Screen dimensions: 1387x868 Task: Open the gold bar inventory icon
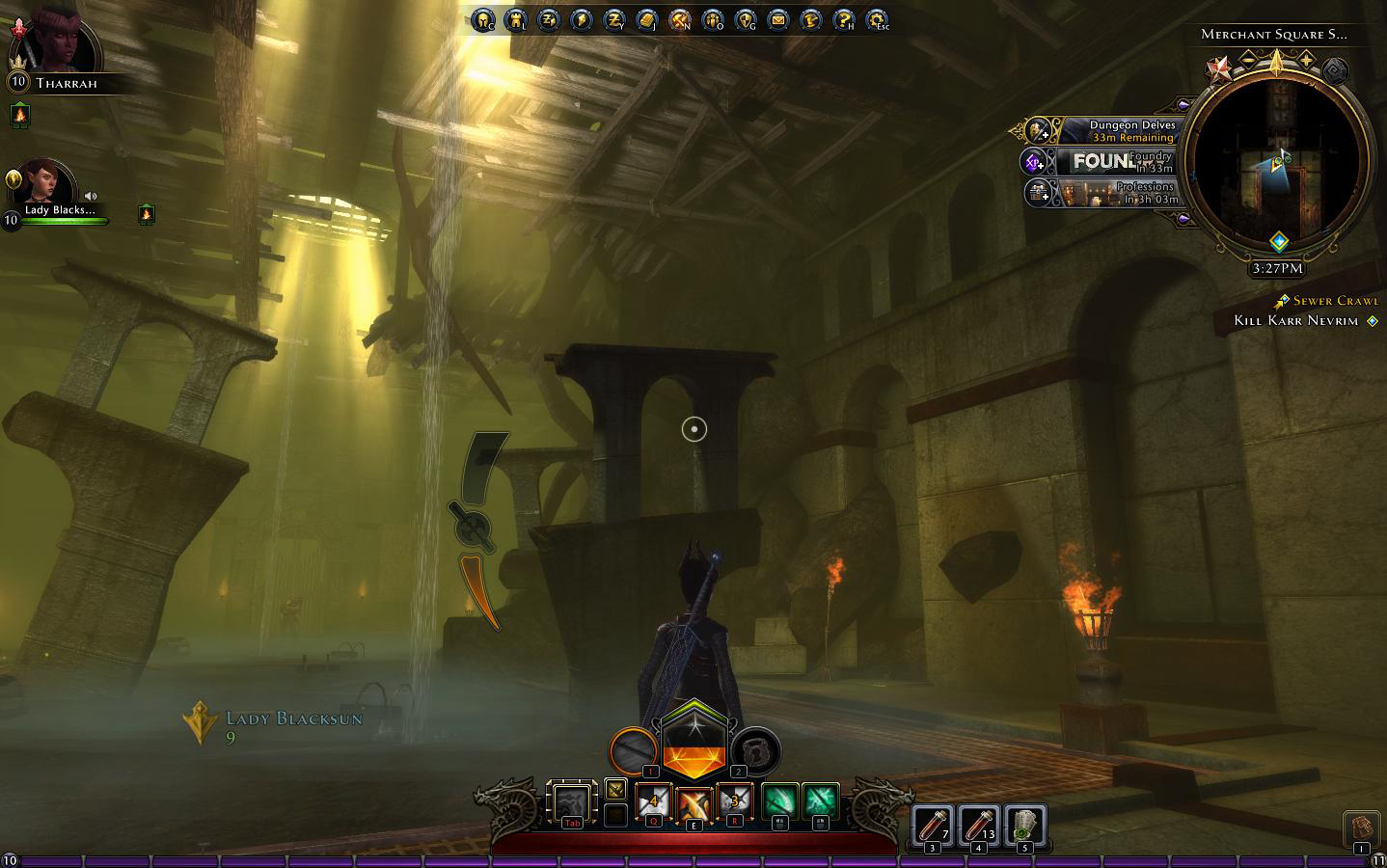[646, 19]
